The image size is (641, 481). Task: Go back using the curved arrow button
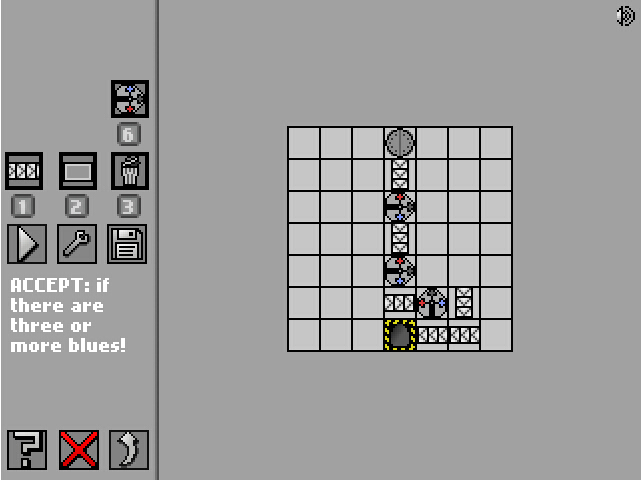coord(130,450)
